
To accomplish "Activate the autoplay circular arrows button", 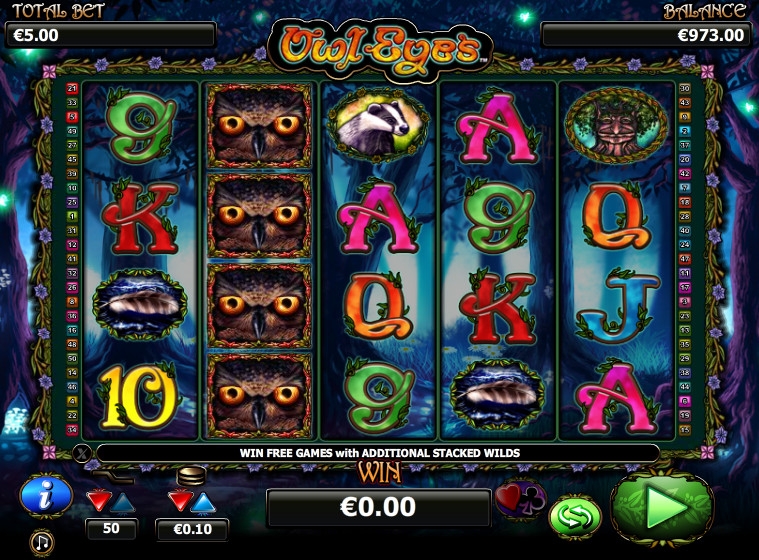I will click(x=575, y=515).
